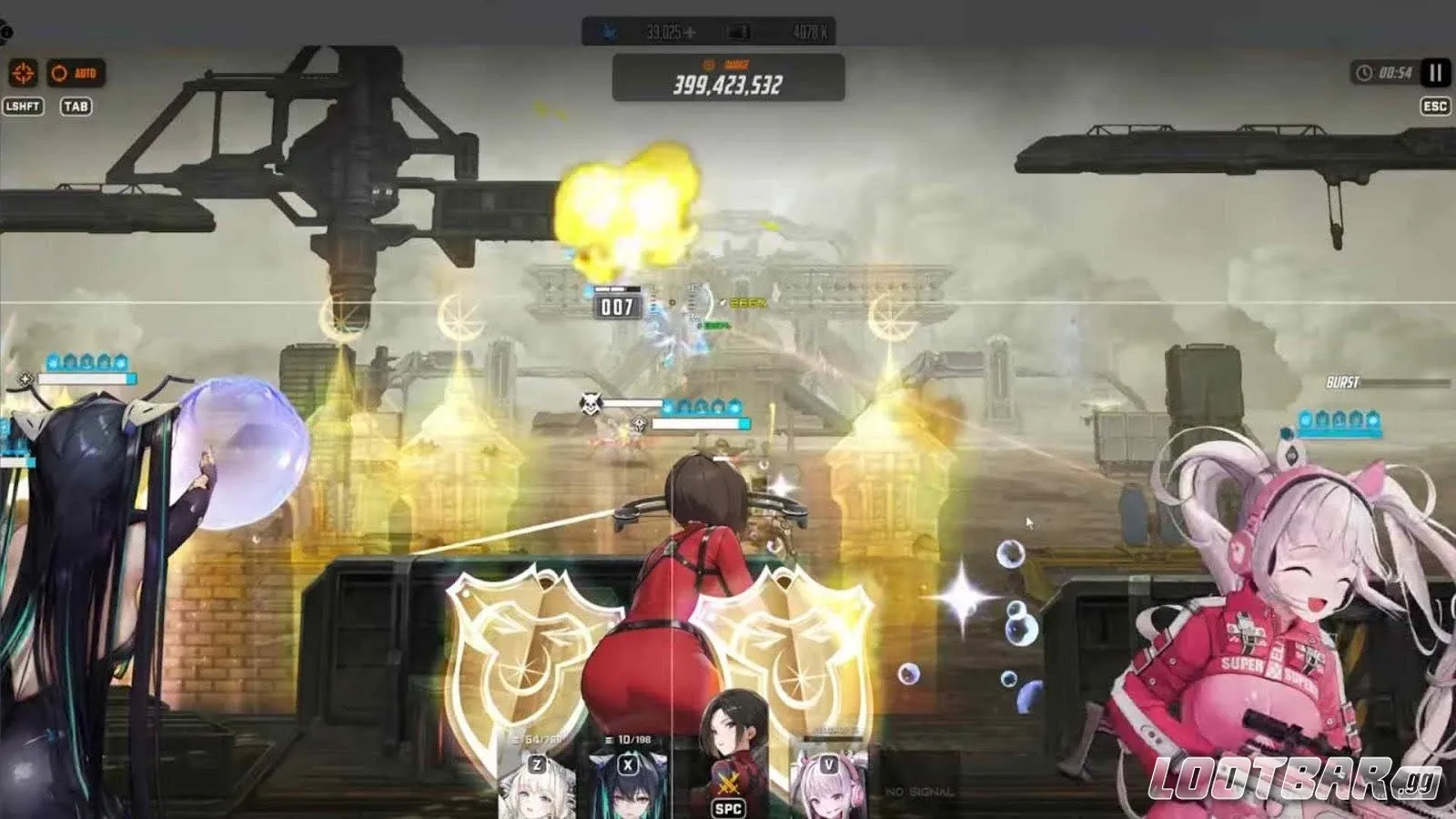The image size is (1456, 819).
Task: Click the crossed-swords damage icon above SPC
Action: (728, 783)
